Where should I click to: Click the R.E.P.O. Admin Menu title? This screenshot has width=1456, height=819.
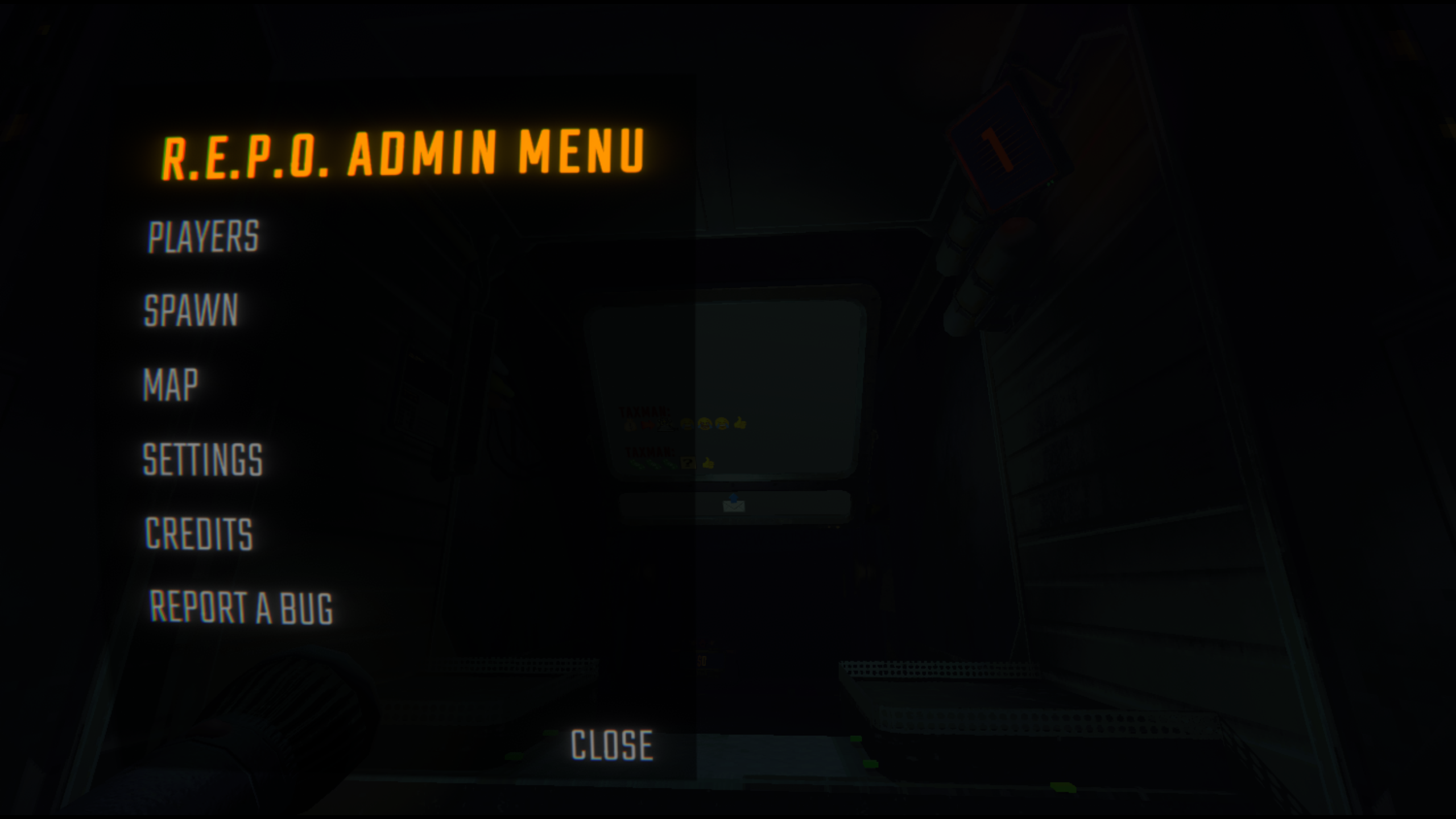click(x=404, y=156)
